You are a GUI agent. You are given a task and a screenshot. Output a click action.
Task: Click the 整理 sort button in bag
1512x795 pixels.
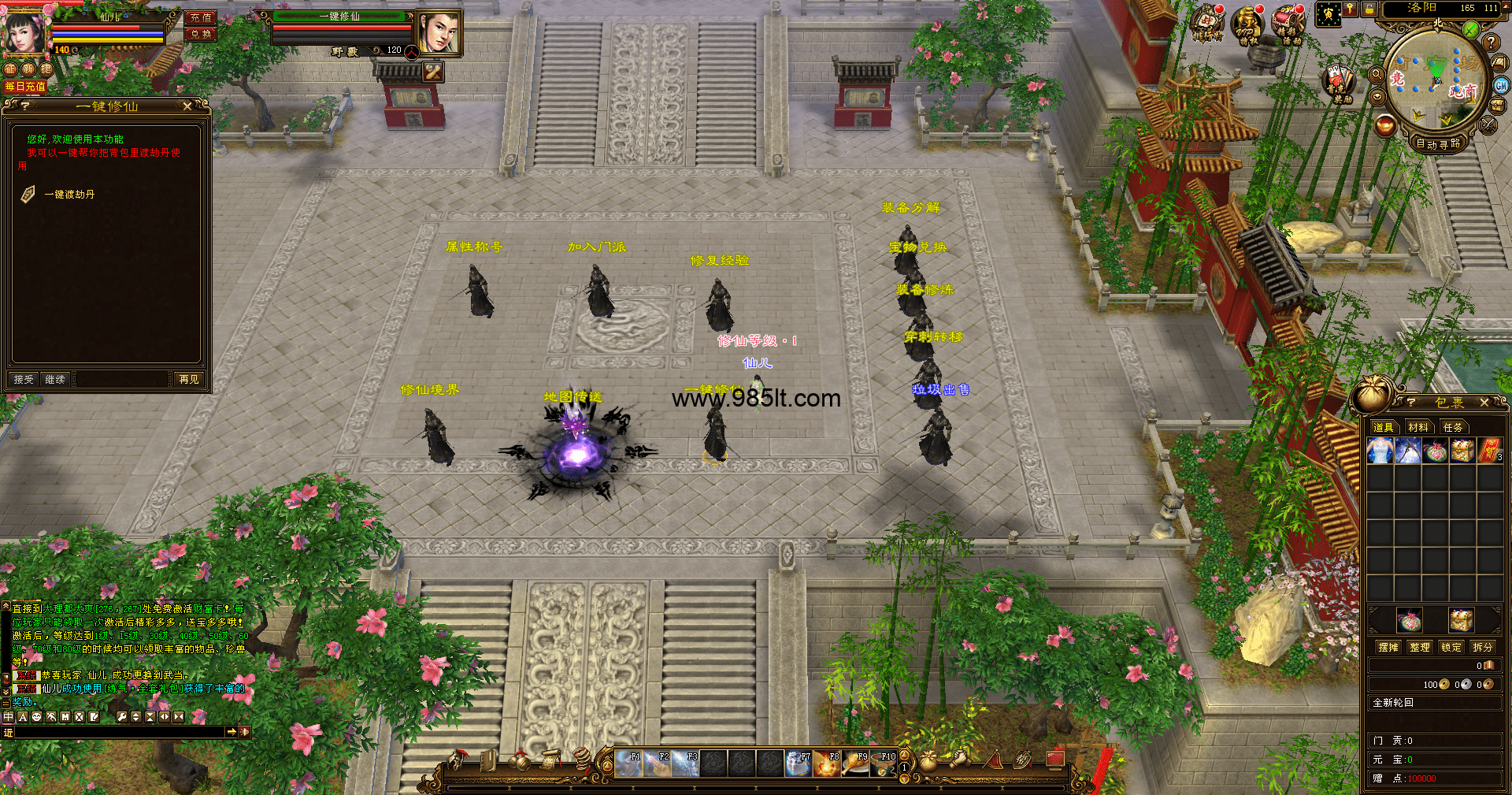[1420, 647]
